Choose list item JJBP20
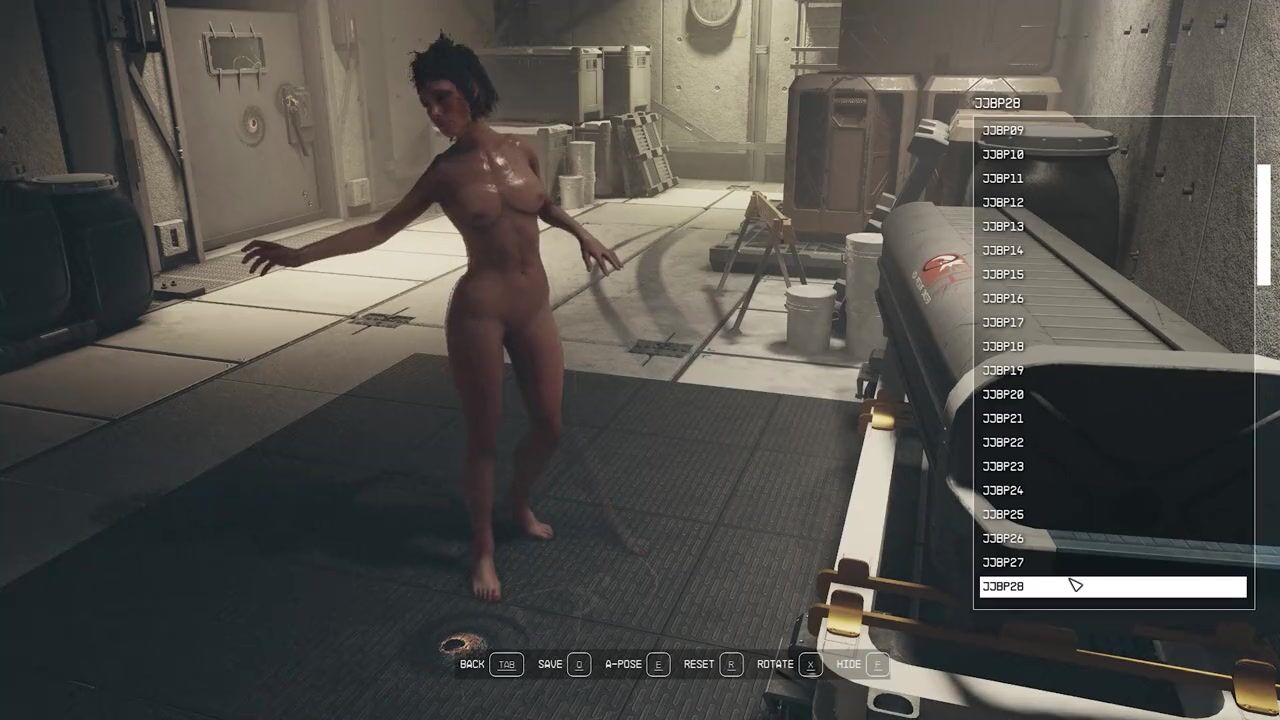The height and width of the screenshot is (720, 1280). pyautogui.click(x=1003, y=395)
